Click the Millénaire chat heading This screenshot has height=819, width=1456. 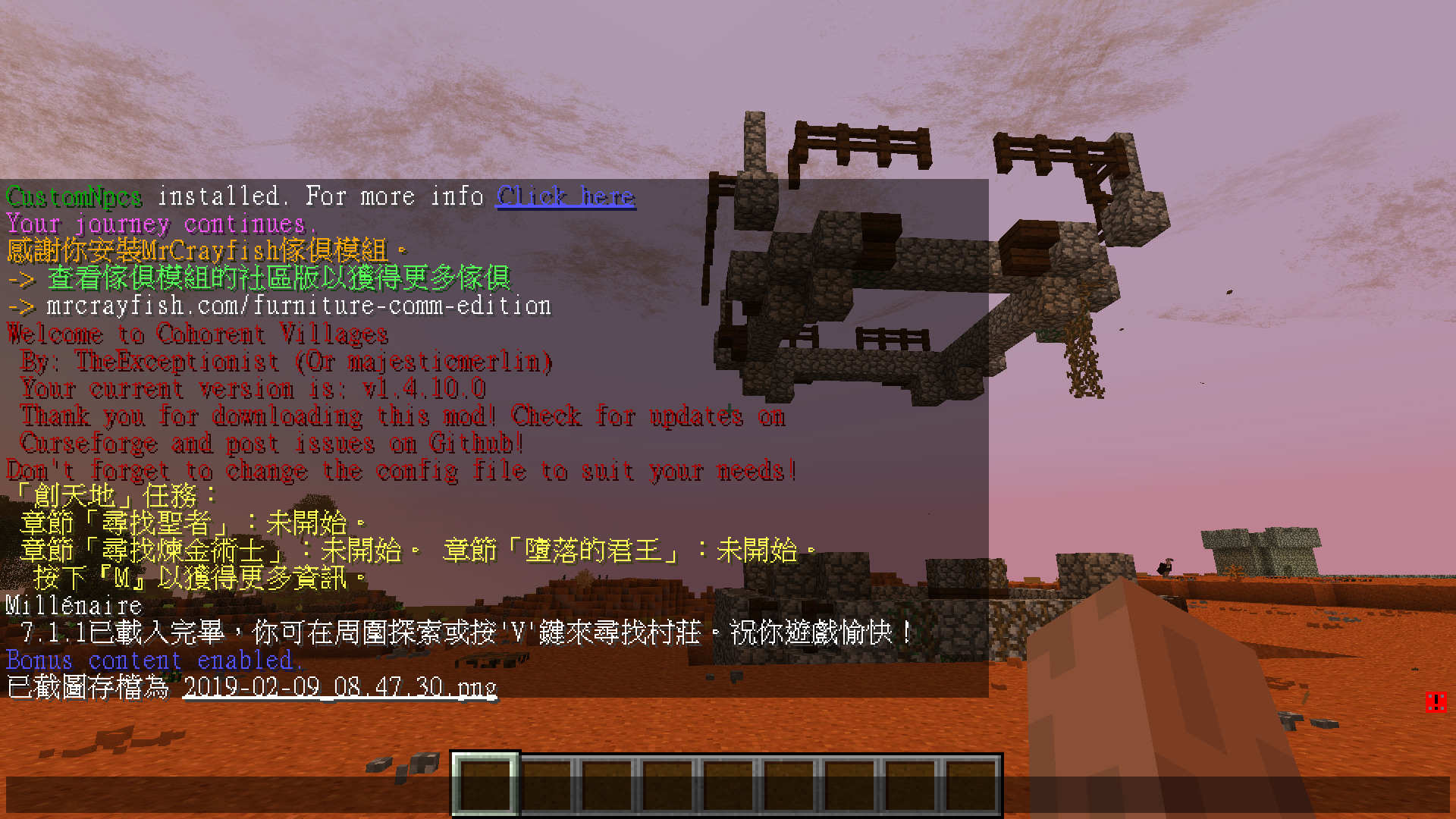pos(72,606)
